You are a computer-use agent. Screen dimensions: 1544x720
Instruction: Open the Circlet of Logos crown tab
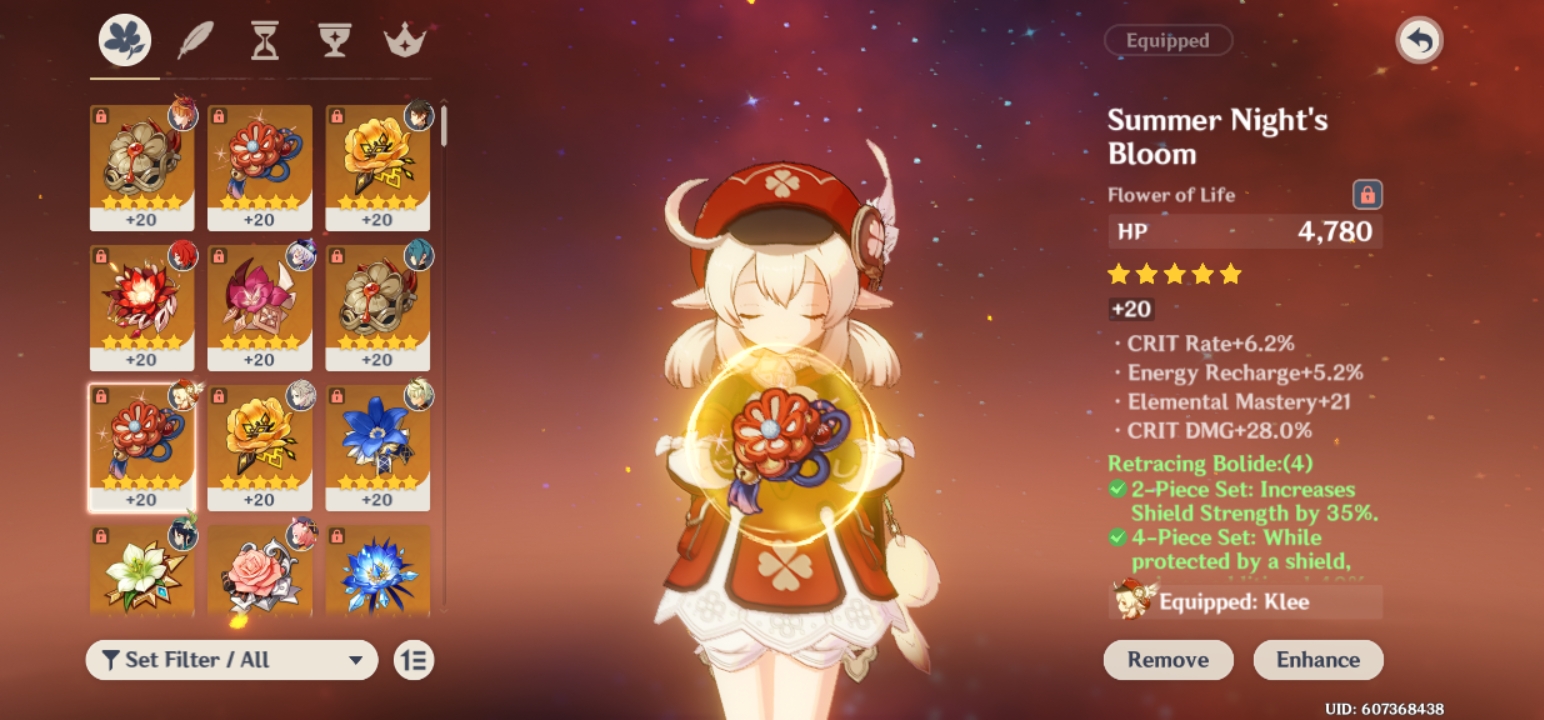click(x=404, y=39)
